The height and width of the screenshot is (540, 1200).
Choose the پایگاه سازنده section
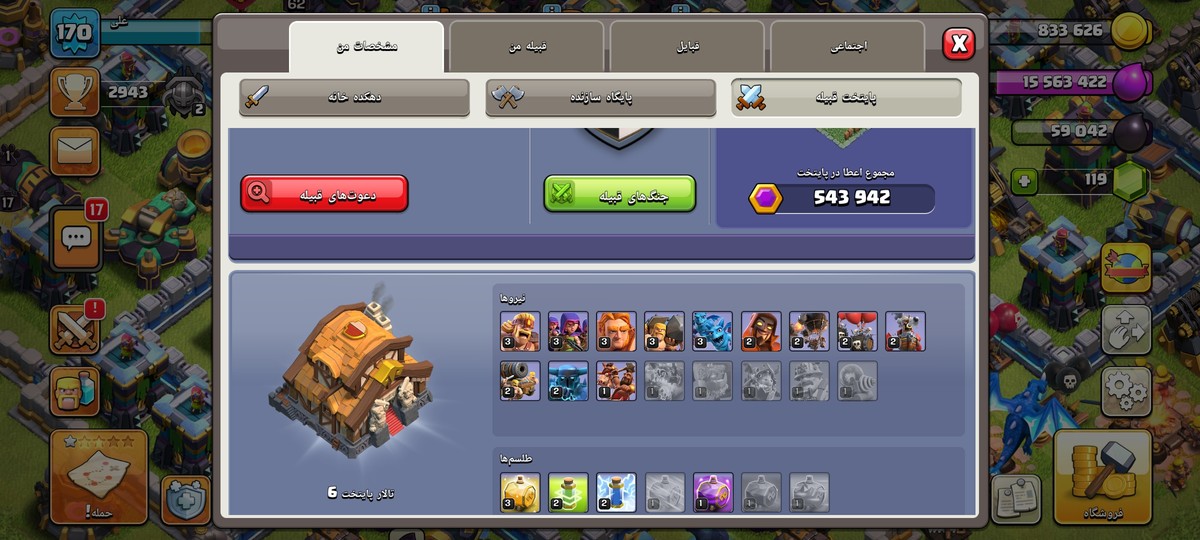(x=601, y=98)
